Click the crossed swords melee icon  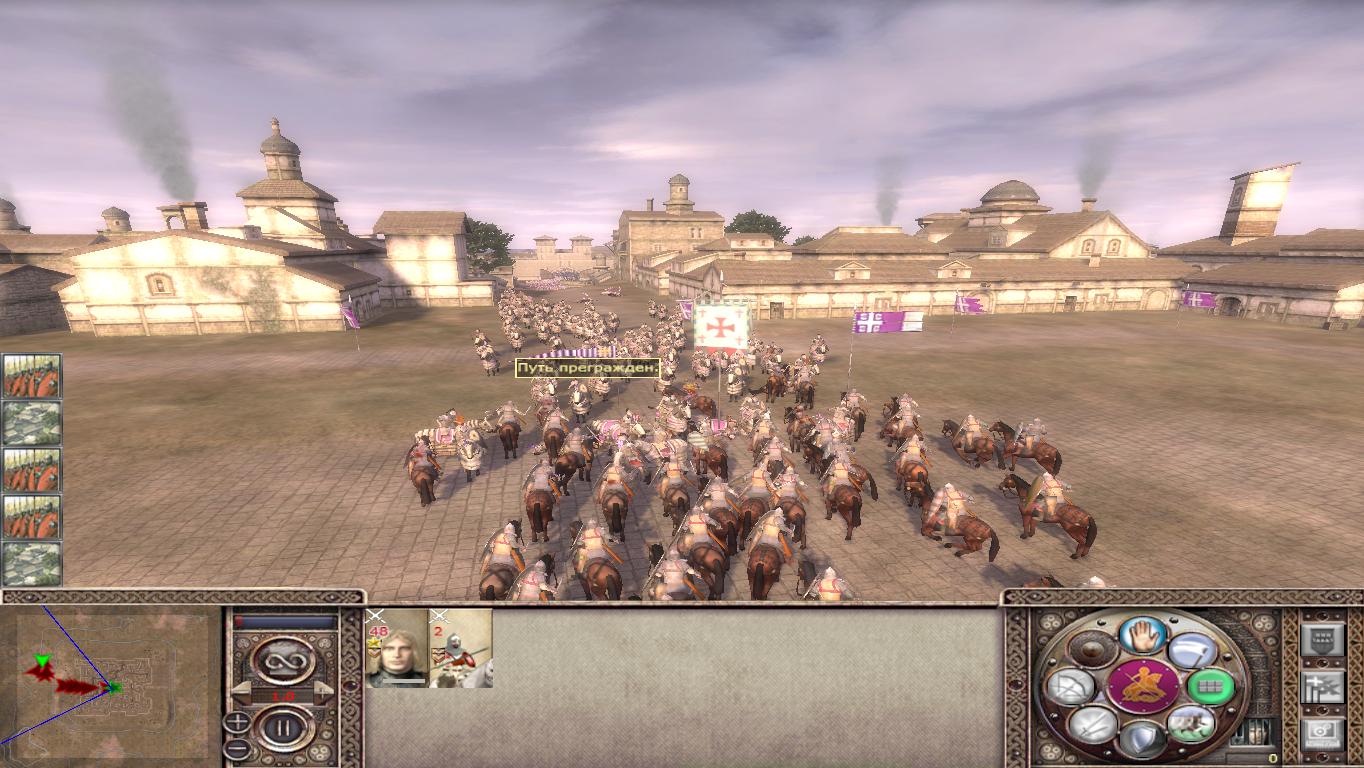coord(1093,724)
